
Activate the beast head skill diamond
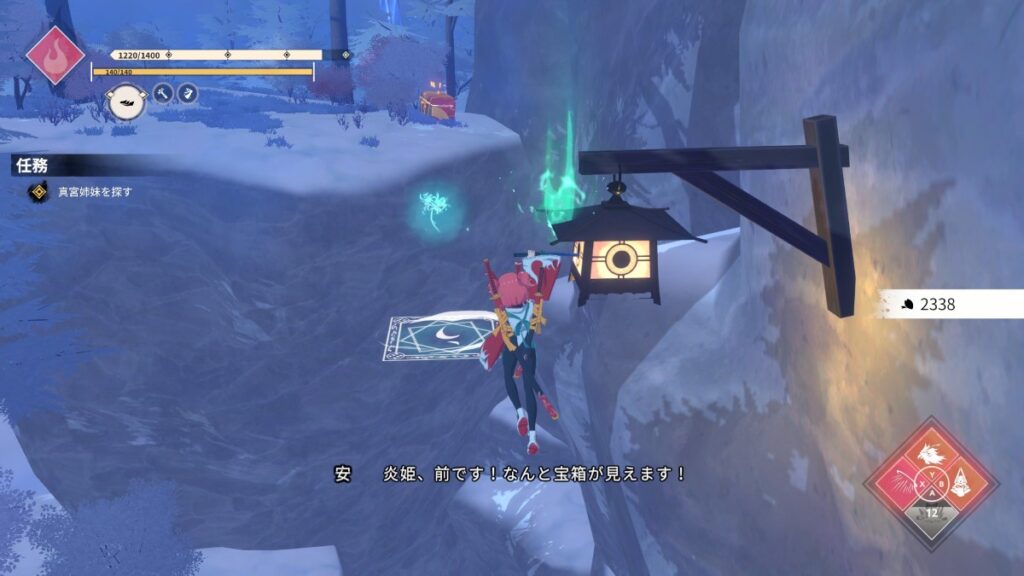pos(931,456)
